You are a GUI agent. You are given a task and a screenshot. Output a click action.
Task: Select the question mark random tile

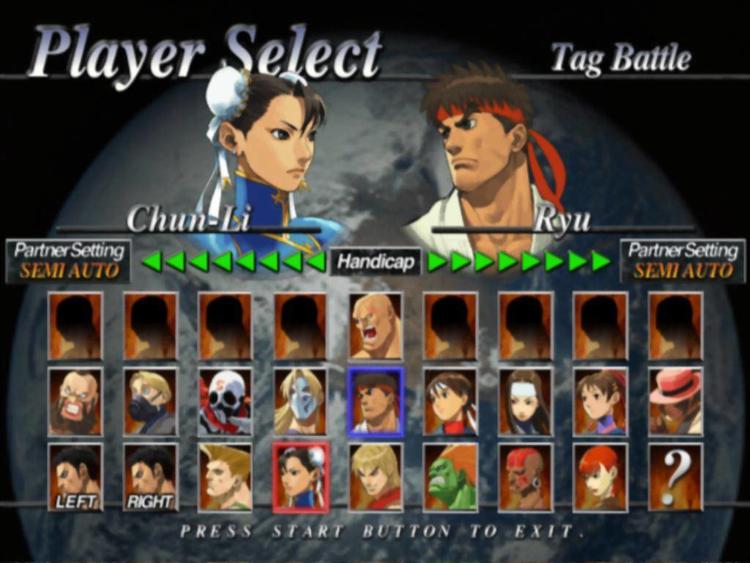pyautogui.click(x=675, y=476)
